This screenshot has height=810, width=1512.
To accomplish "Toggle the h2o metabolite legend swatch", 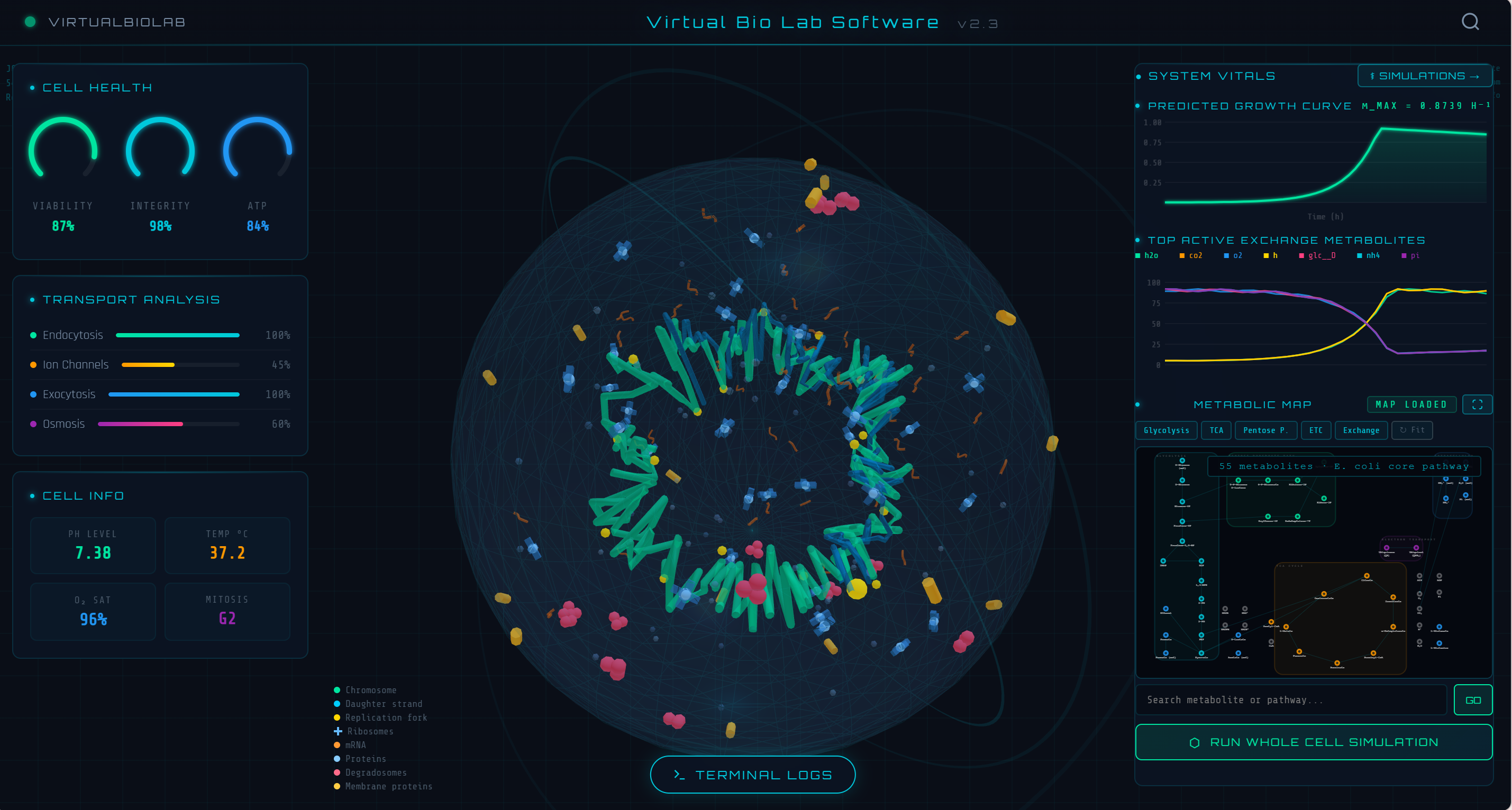I will pyautogui.click(x=1139, y=255).
